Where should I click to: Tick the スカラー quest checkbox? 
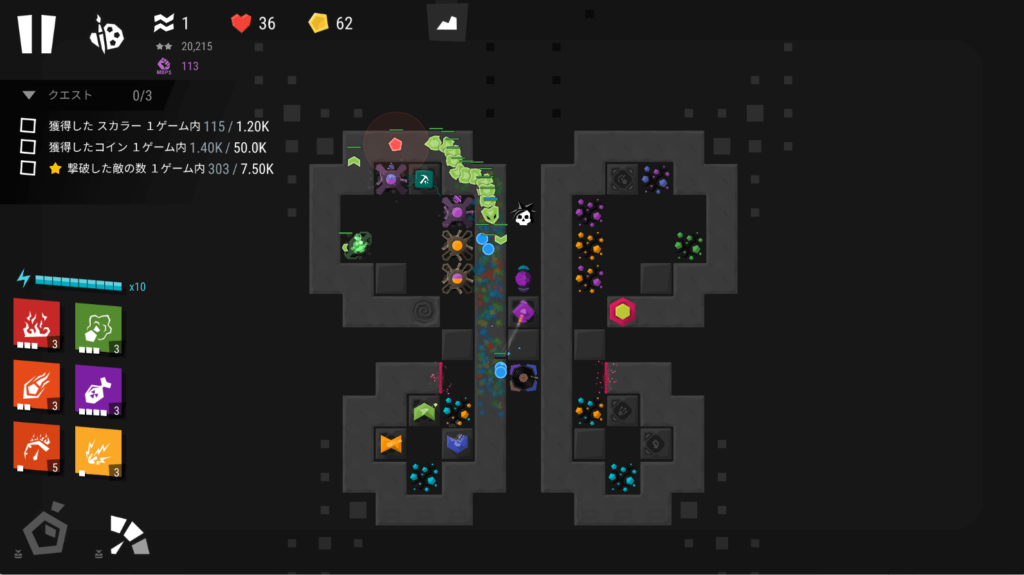29,126
